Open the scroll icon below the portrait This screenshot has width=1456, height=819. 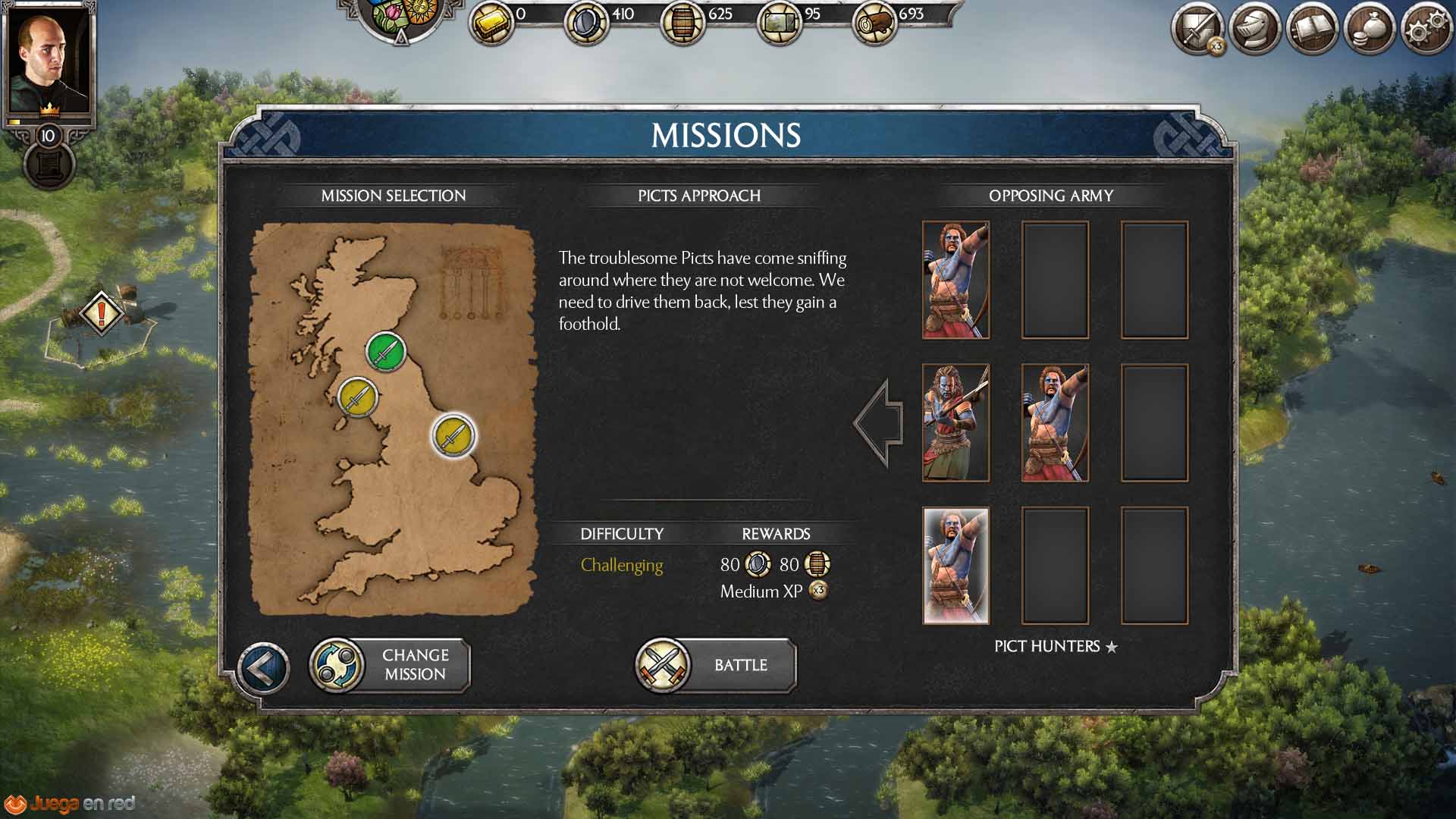49,165
